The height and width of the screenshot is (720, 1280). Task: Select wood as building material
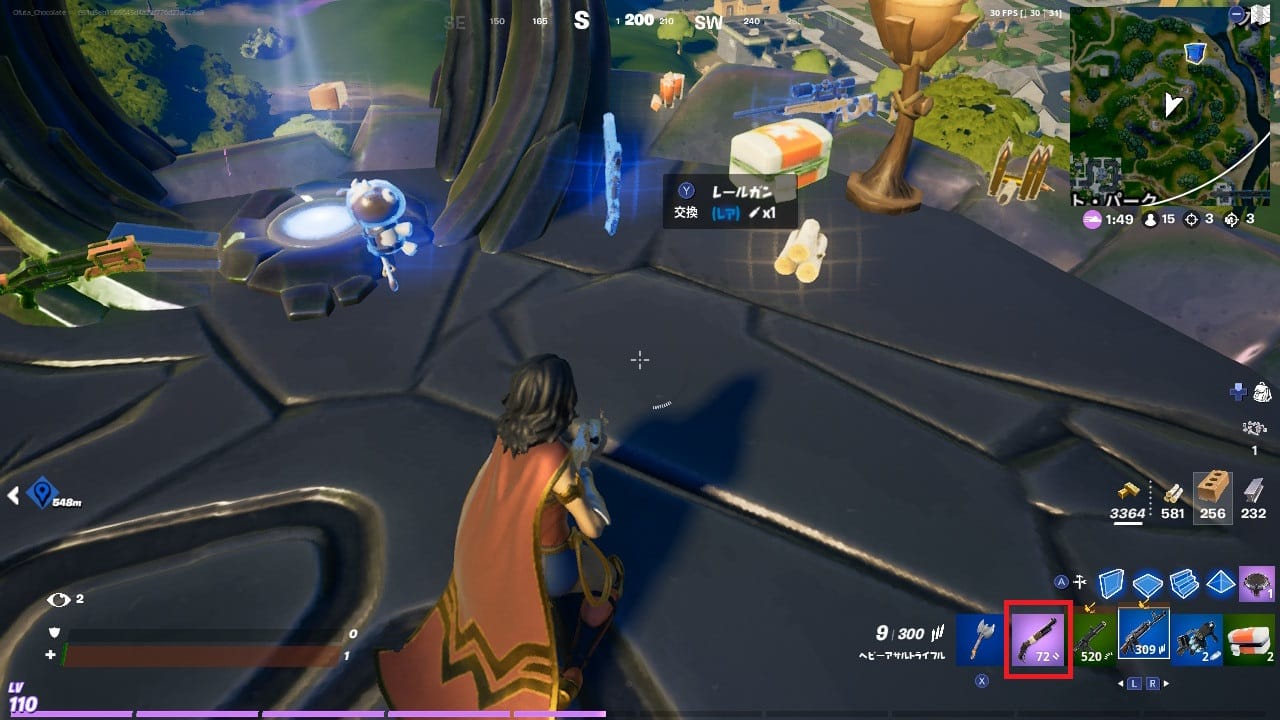(1174, 494)
